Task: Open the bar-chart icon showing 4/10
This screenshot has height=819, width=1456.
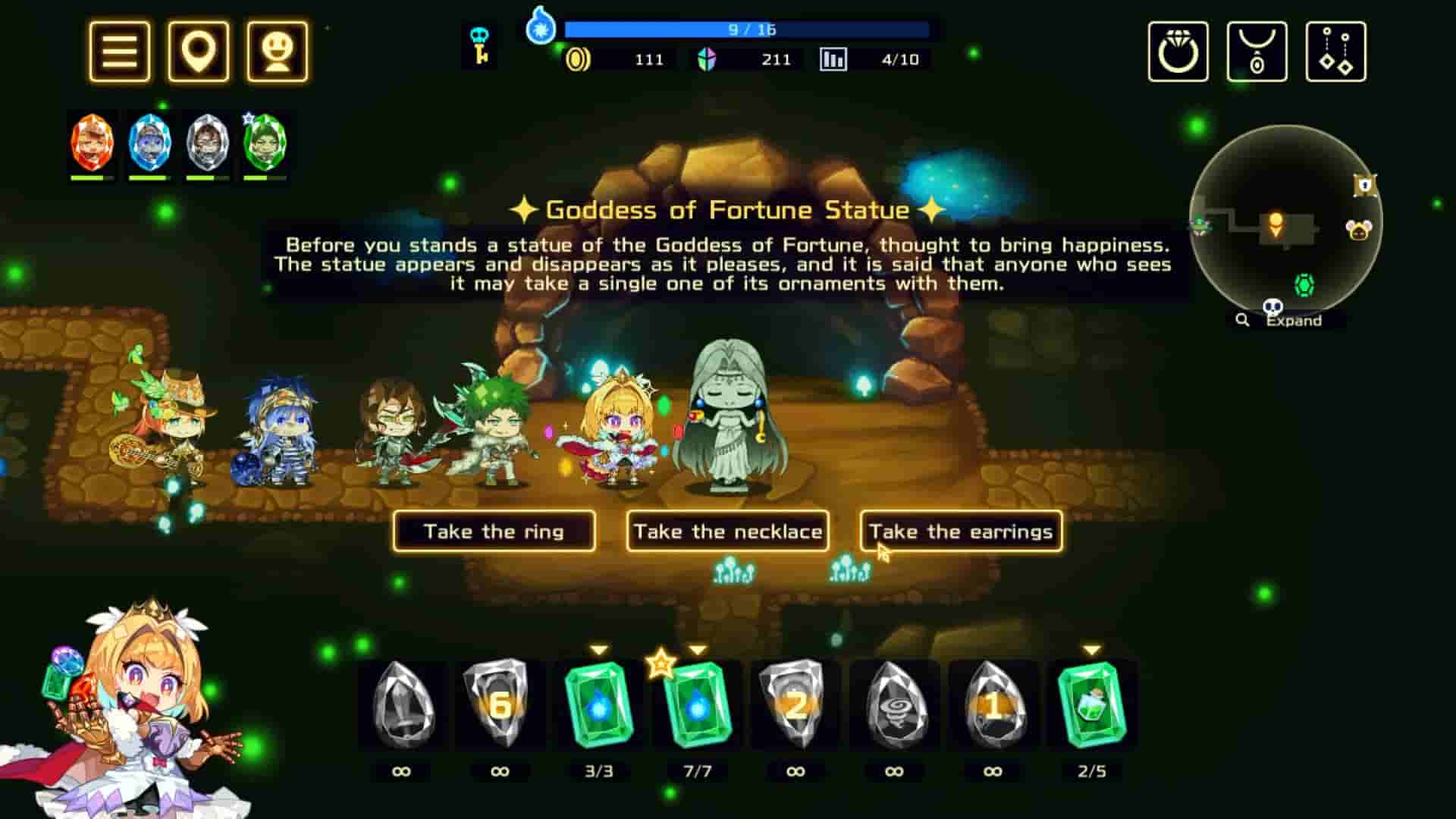Action: 834,58
